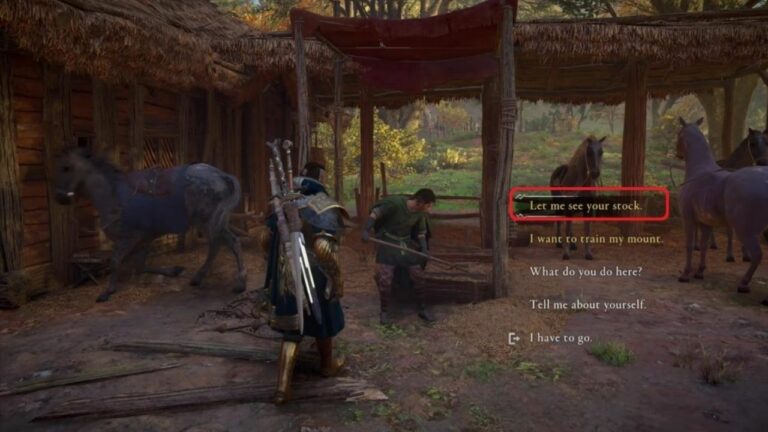Choose "Let me see your stock."
The width and height of the screenshot is (768, 432).
(x=585, y=206)
